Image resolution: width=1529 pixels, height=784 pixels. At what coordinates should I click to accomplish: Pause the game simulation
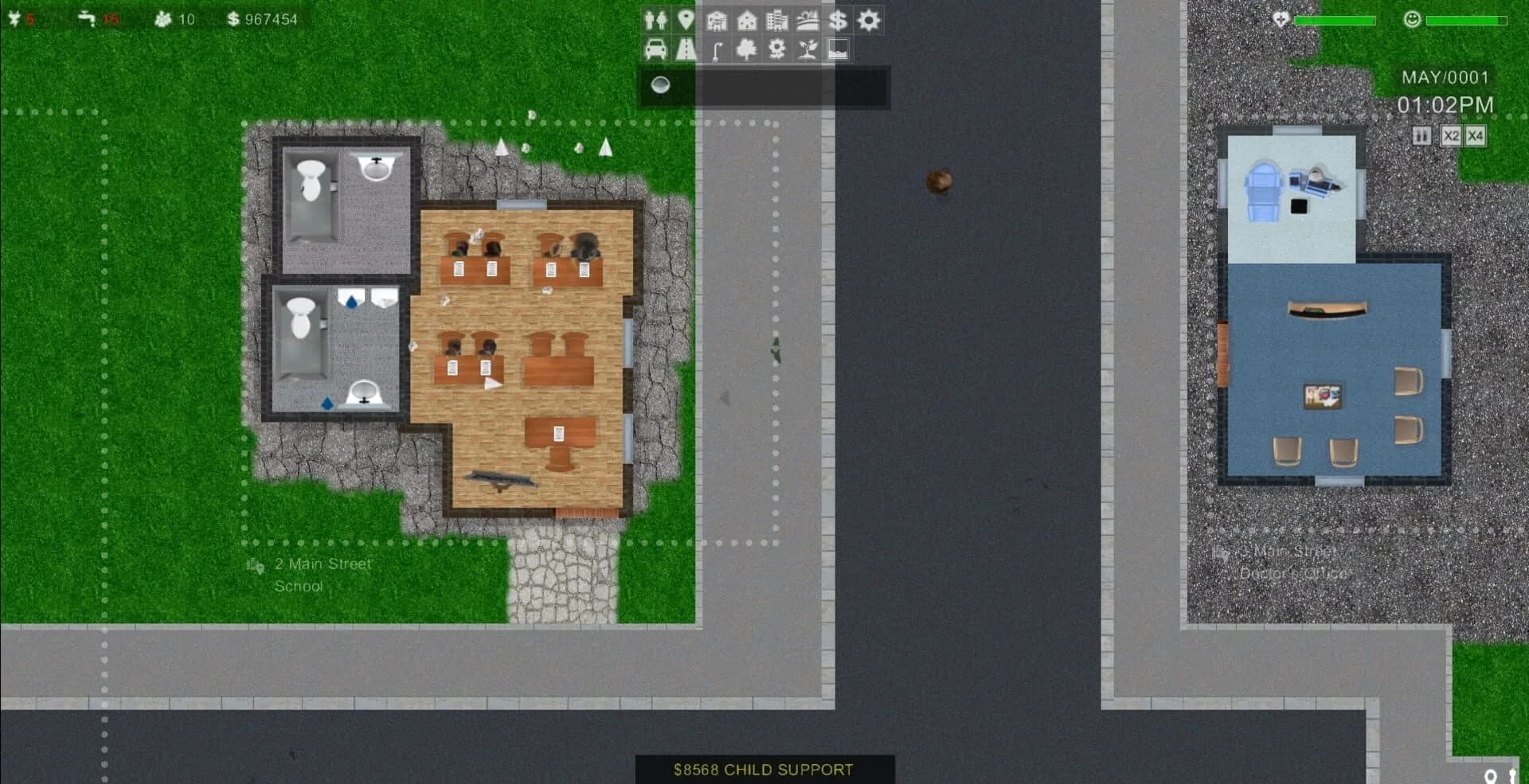click(1421, 136)
